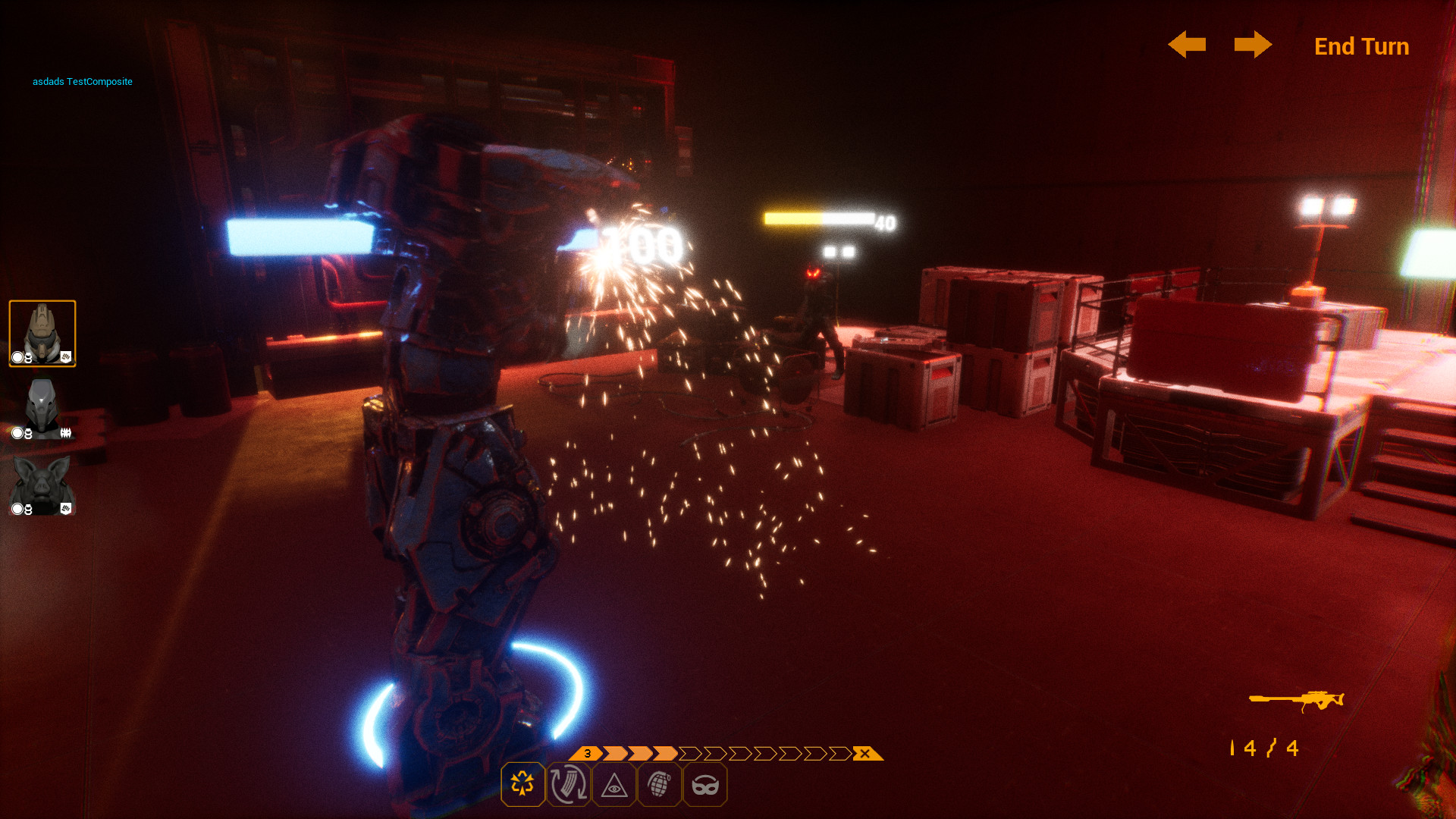The width and height of the screenshot is (1456, 819).
Task: Click the X at the action point bar's end
Action: (865, 754)
